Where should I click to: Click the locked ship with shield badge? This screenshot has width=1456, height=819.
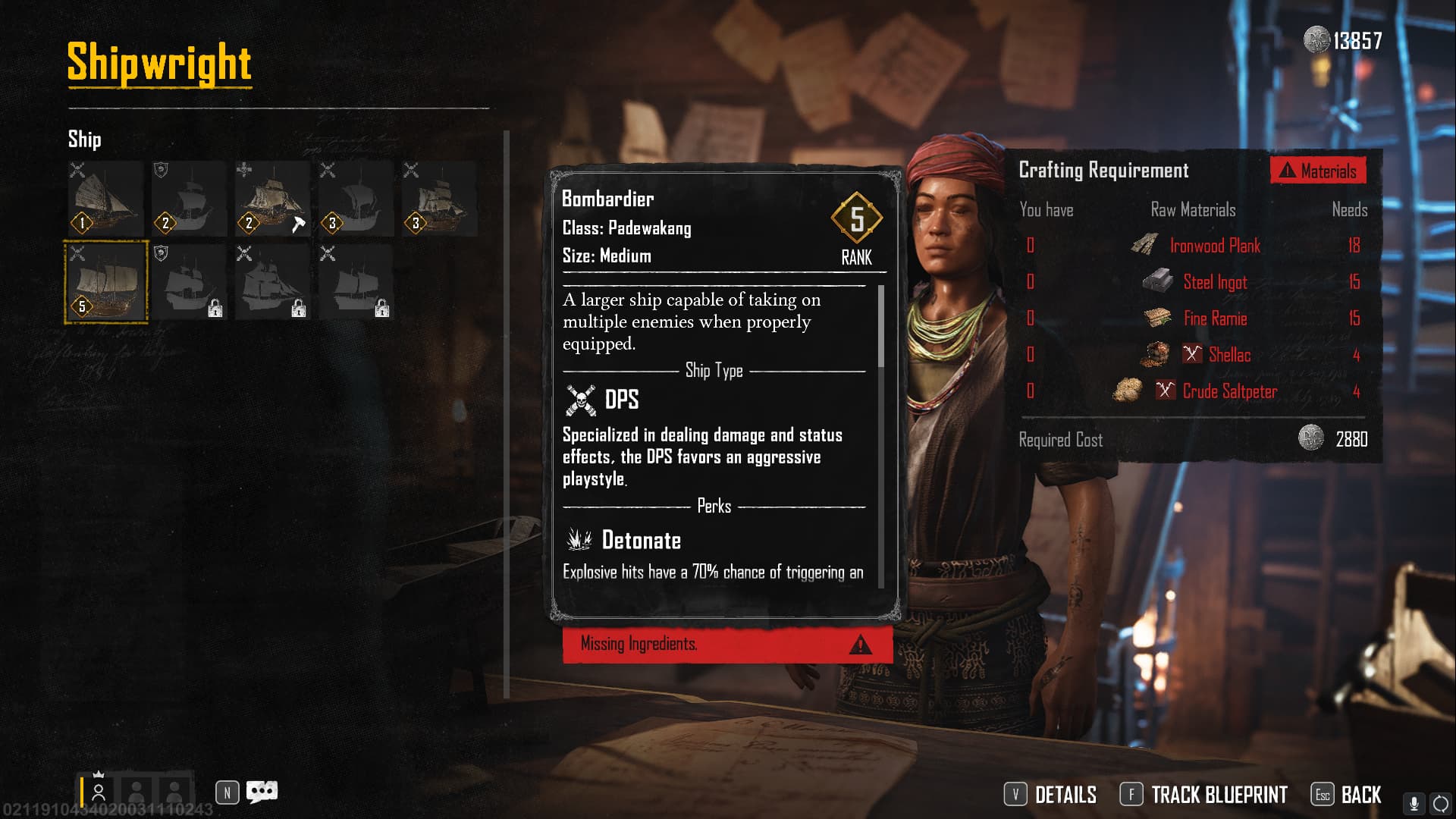tap(189, 282)
